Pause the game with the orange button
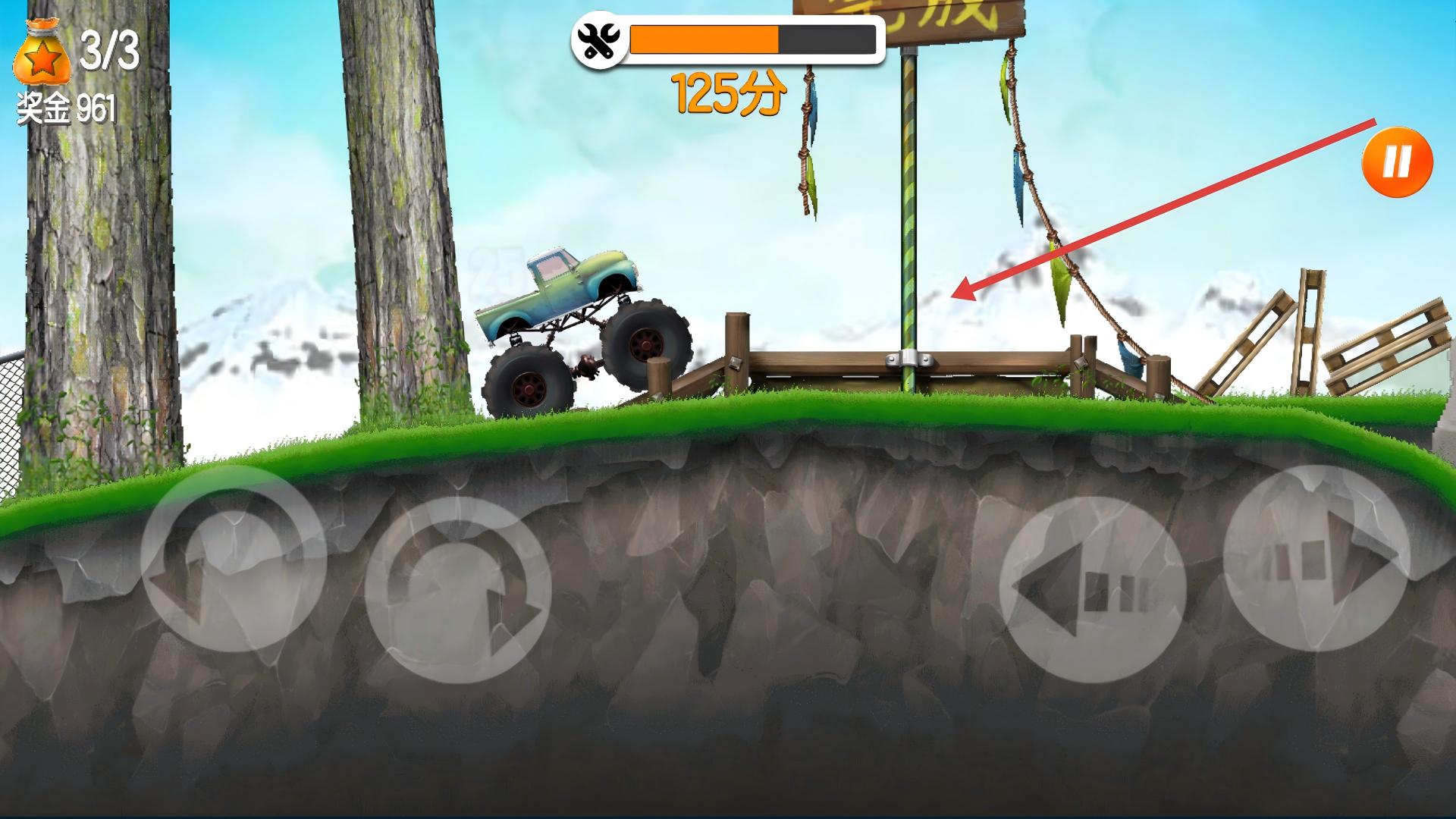 (x=1397, y=162)
